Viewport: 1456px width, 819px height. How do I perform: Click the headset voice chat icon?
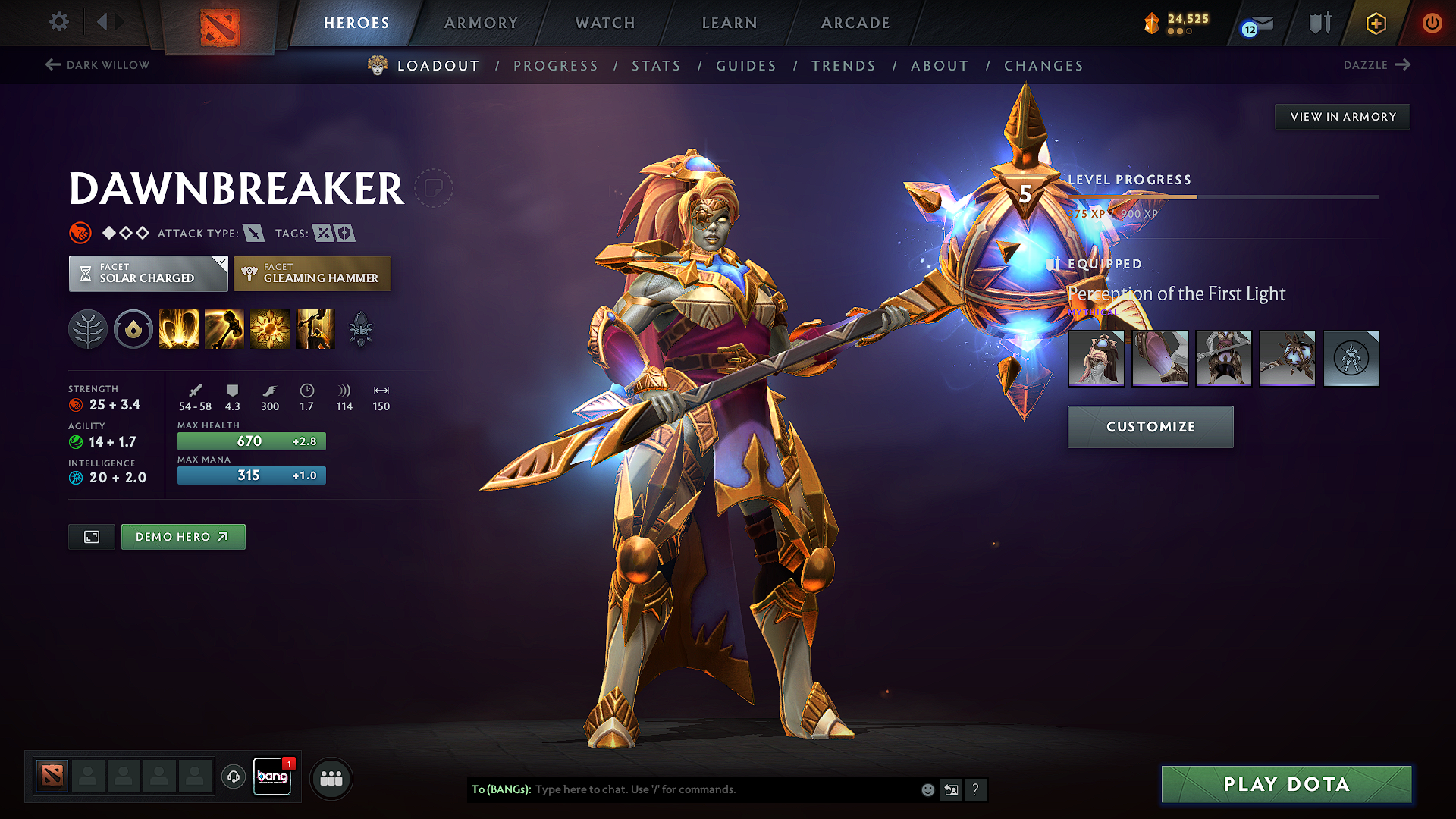(x=233, y=777)
